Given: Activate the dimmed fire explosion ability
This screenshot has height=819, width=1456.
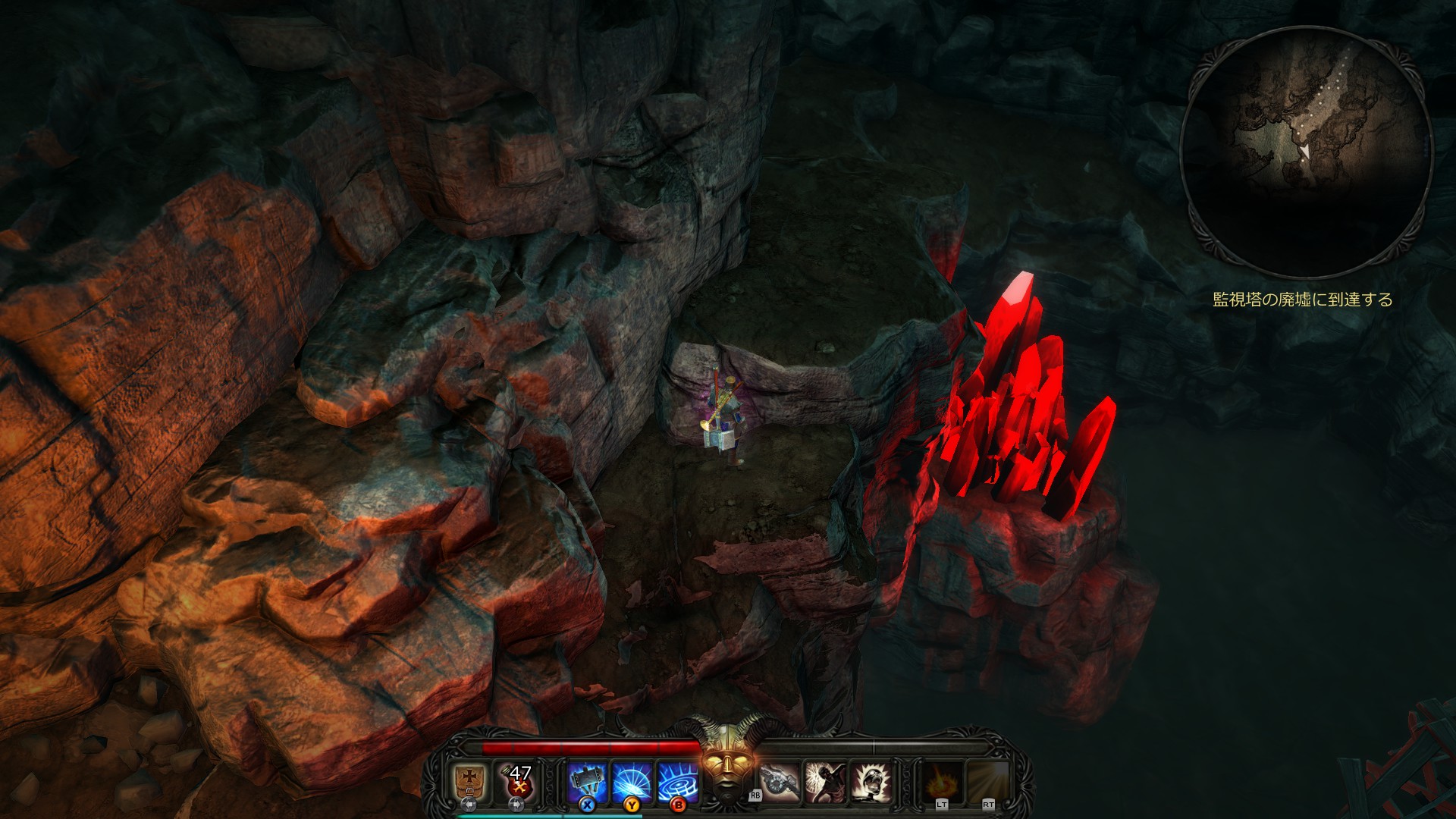Looking at the screenshot, I should [943, 782].
